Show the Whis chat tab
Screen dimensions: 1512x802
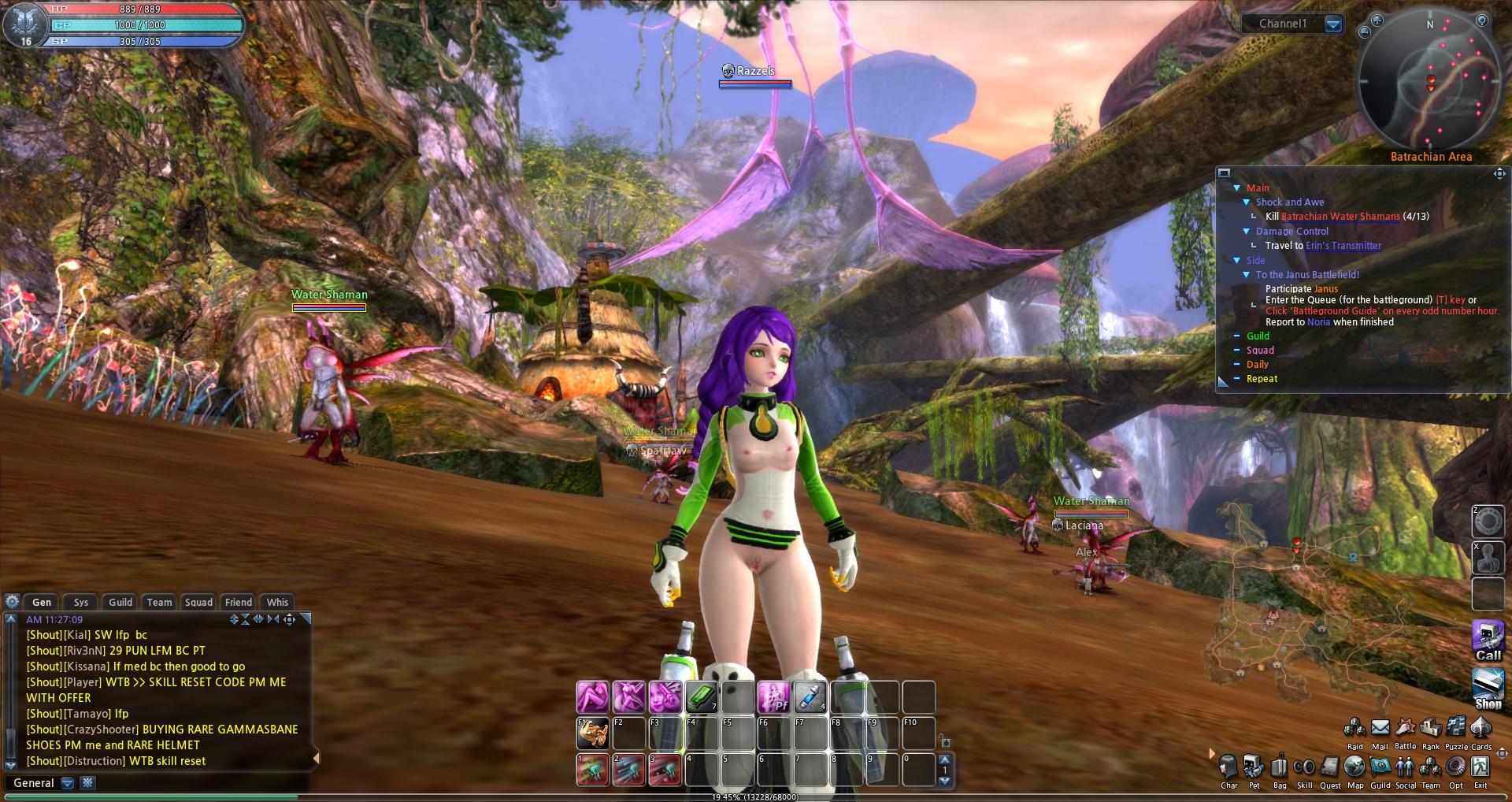click(277, 602)
